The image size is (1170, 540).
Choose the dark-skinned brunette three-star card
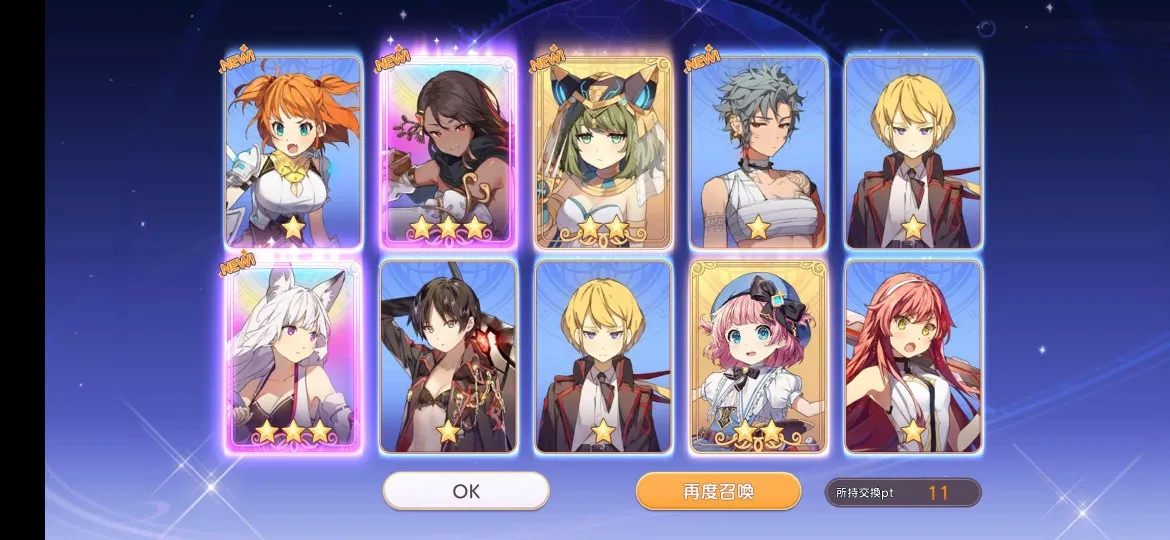click(448, 151)
